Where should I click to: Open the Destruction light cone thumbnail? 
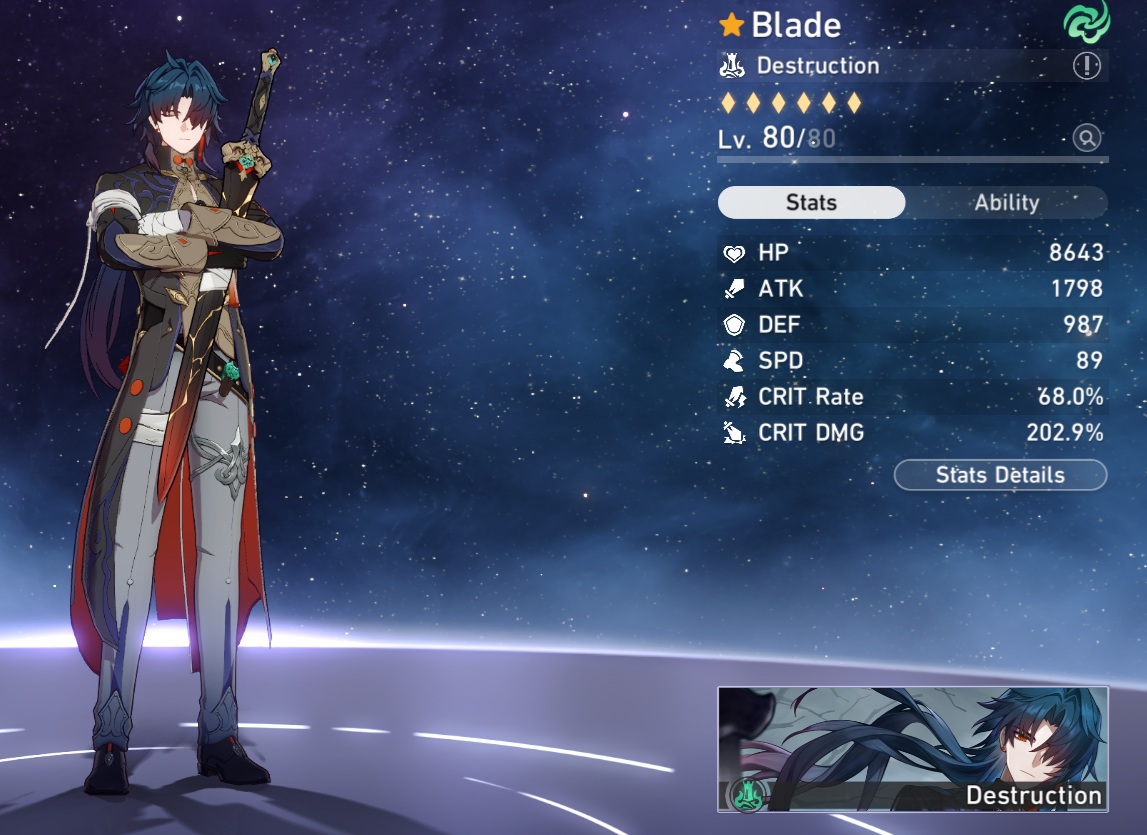pos(912,748)
